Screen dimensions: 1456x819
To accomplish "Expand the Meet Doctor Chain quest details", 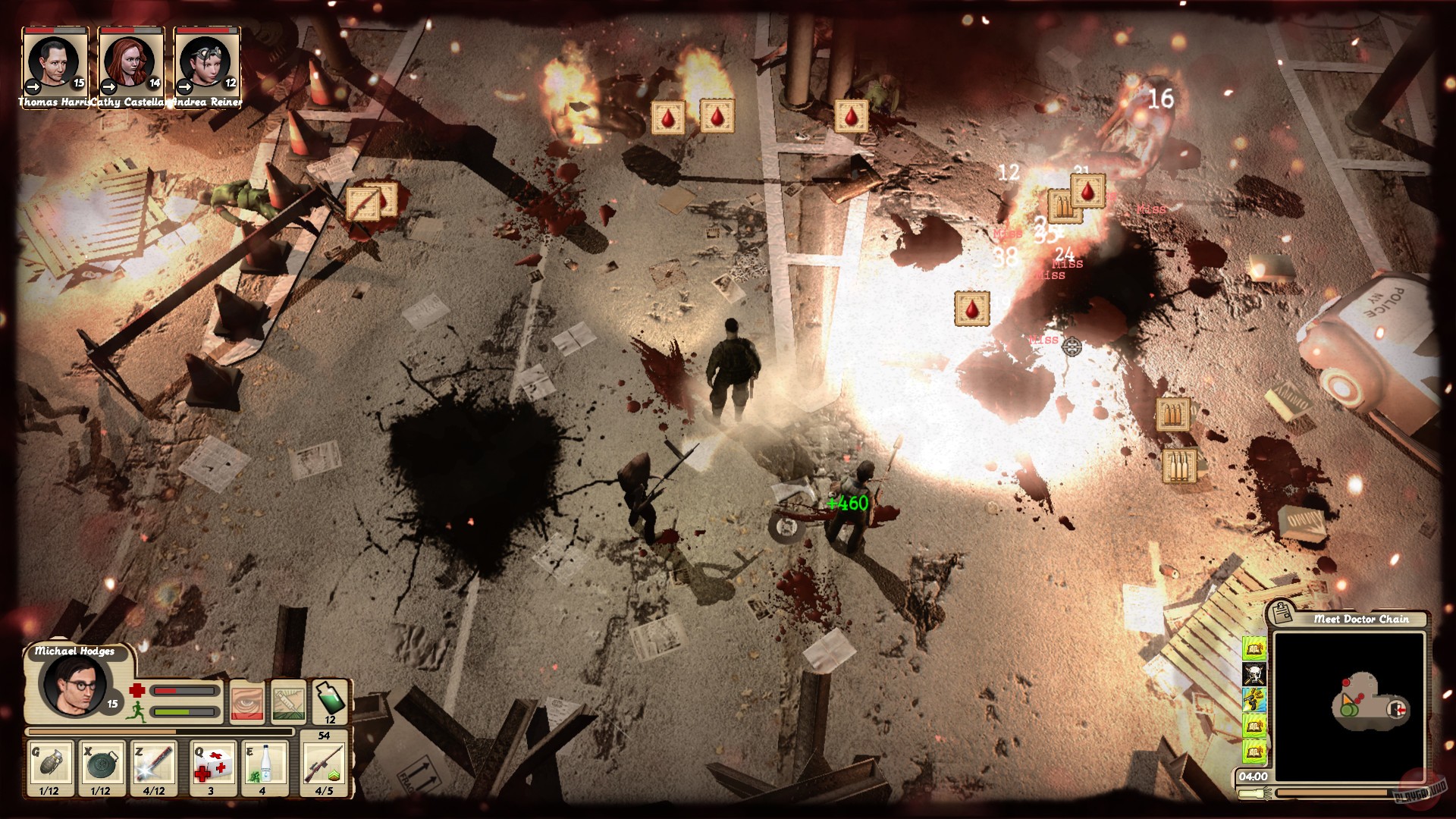I will click(x=1362, y=619).
